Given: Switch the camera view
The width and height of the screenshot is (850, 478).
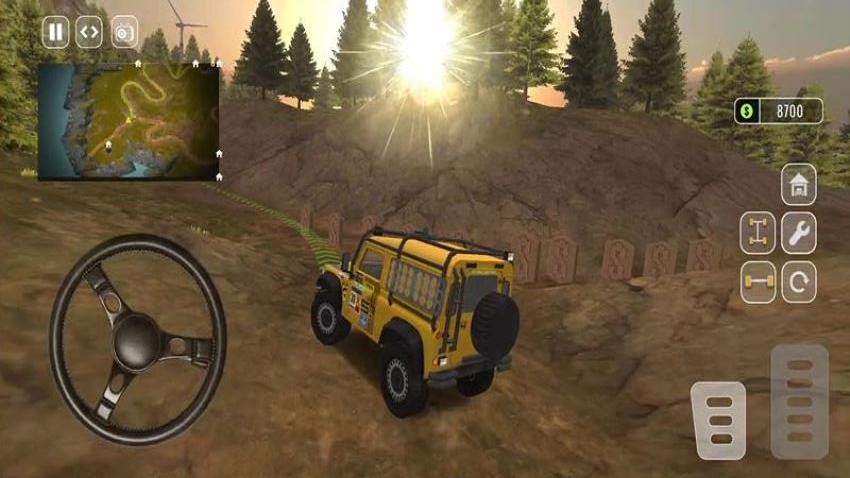Looking at the screenshot, I should (125, 32).
